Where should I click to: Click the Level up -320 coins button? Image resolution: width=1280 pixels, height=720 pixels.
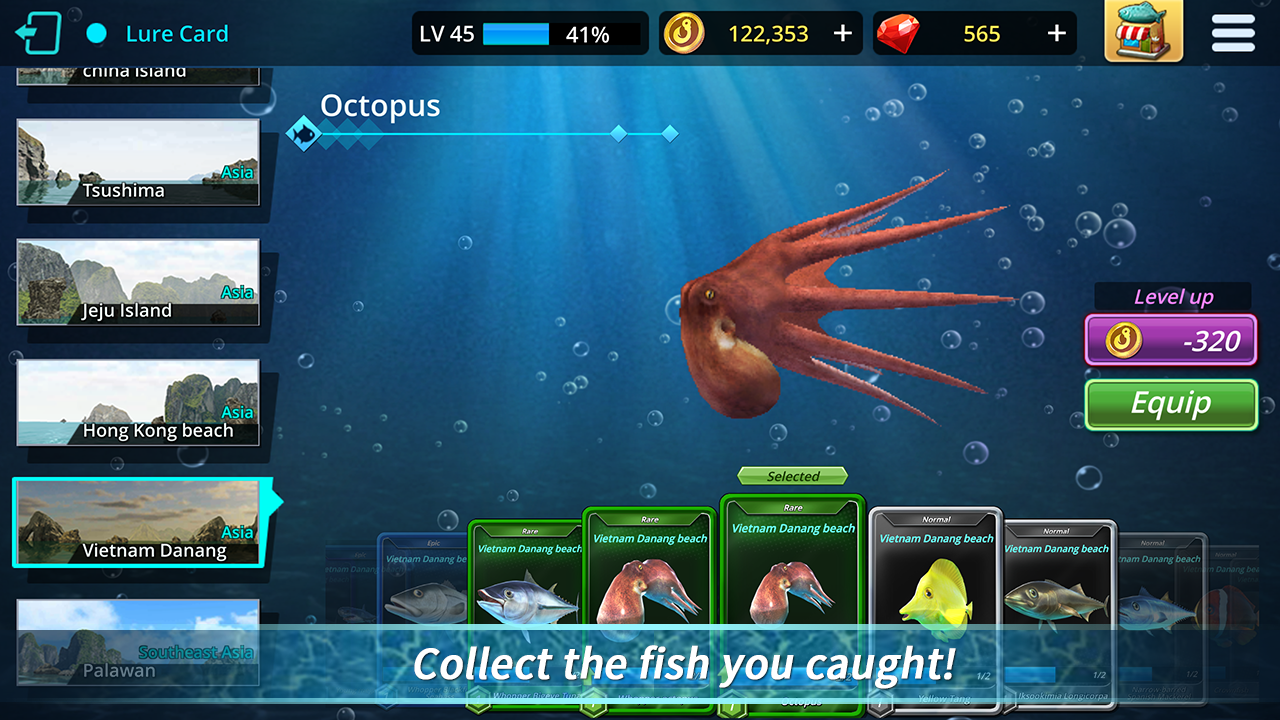tap(1170, 340)
